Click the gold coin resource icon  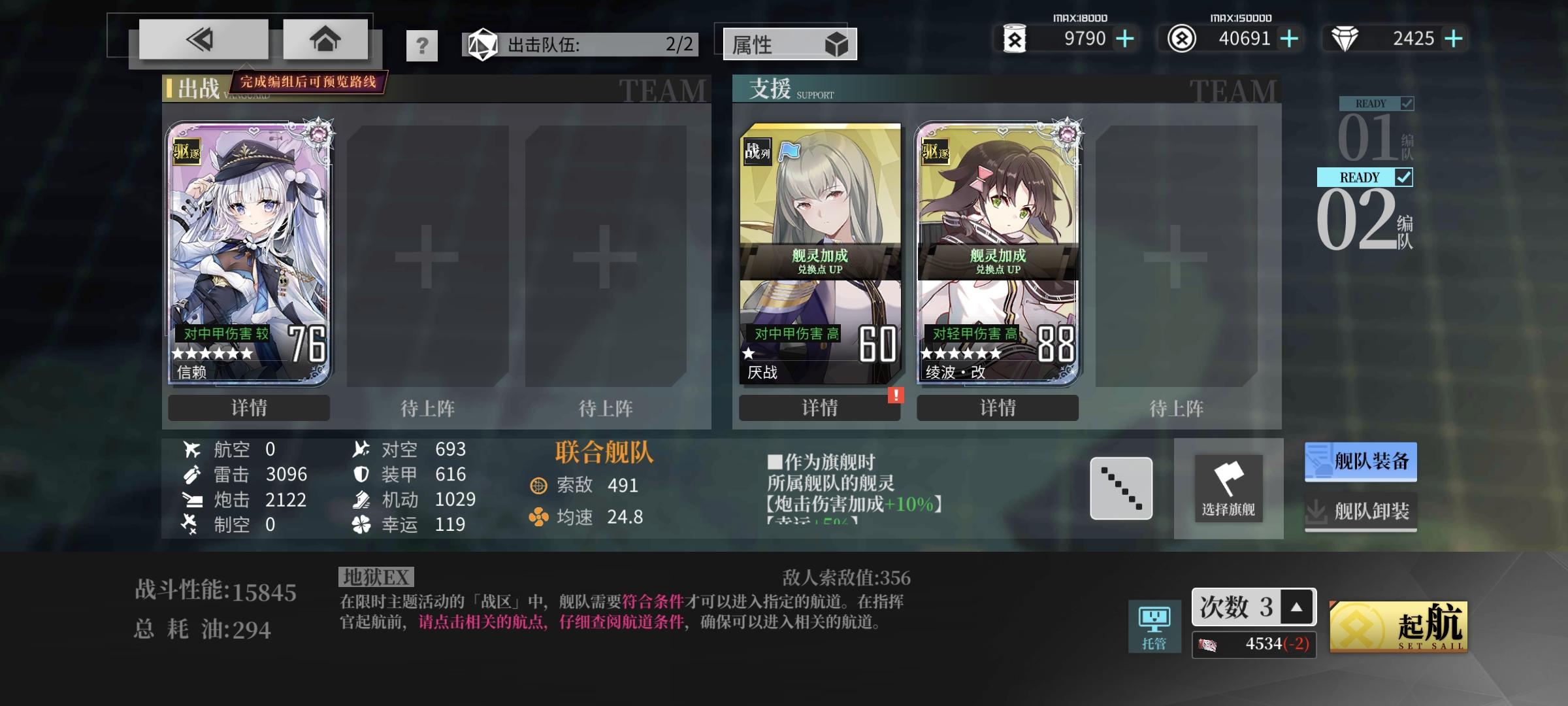tap(1181, 38)
